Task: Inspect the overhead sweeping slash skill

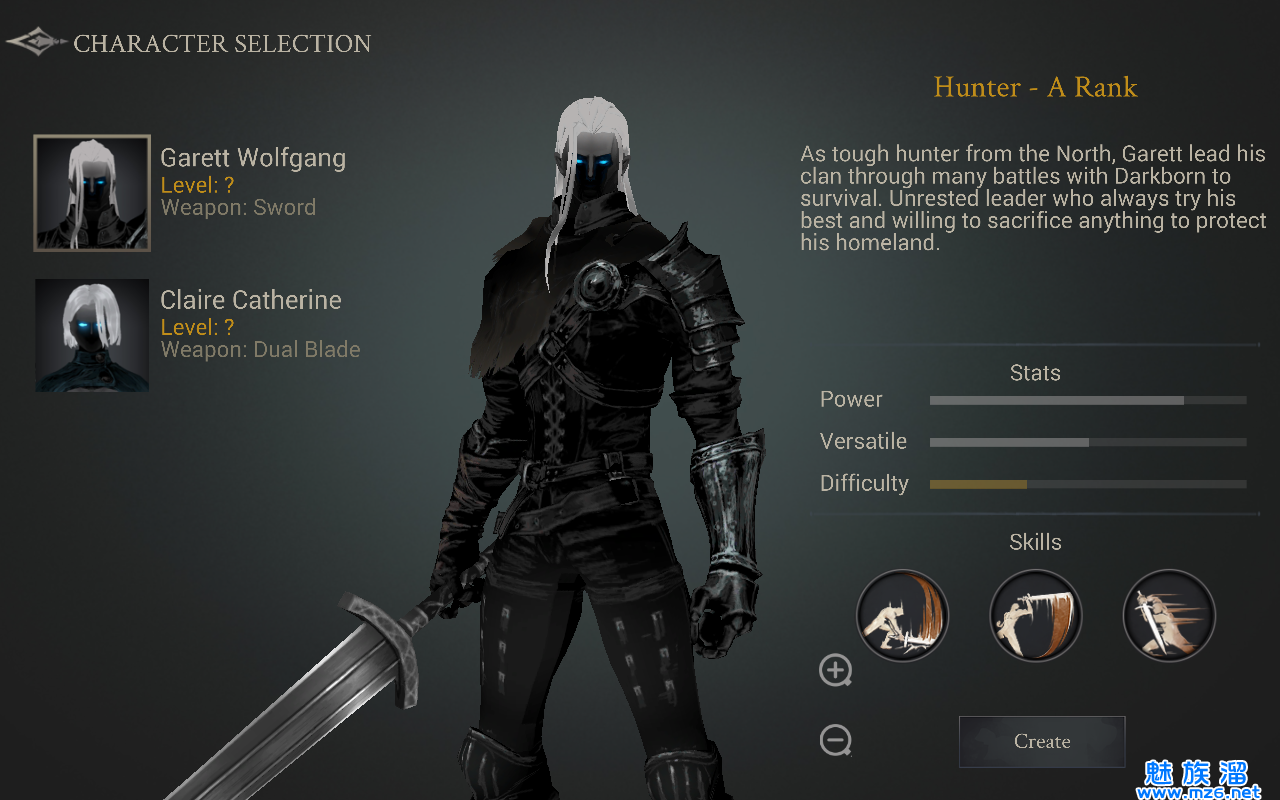Action: (x=1035, y=615)
